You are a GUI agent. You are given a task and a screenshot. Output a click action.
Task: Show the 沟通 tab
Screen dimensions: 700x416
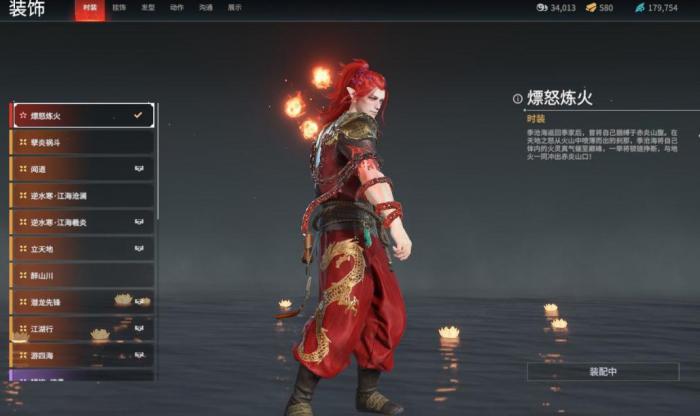pos(205,8)
